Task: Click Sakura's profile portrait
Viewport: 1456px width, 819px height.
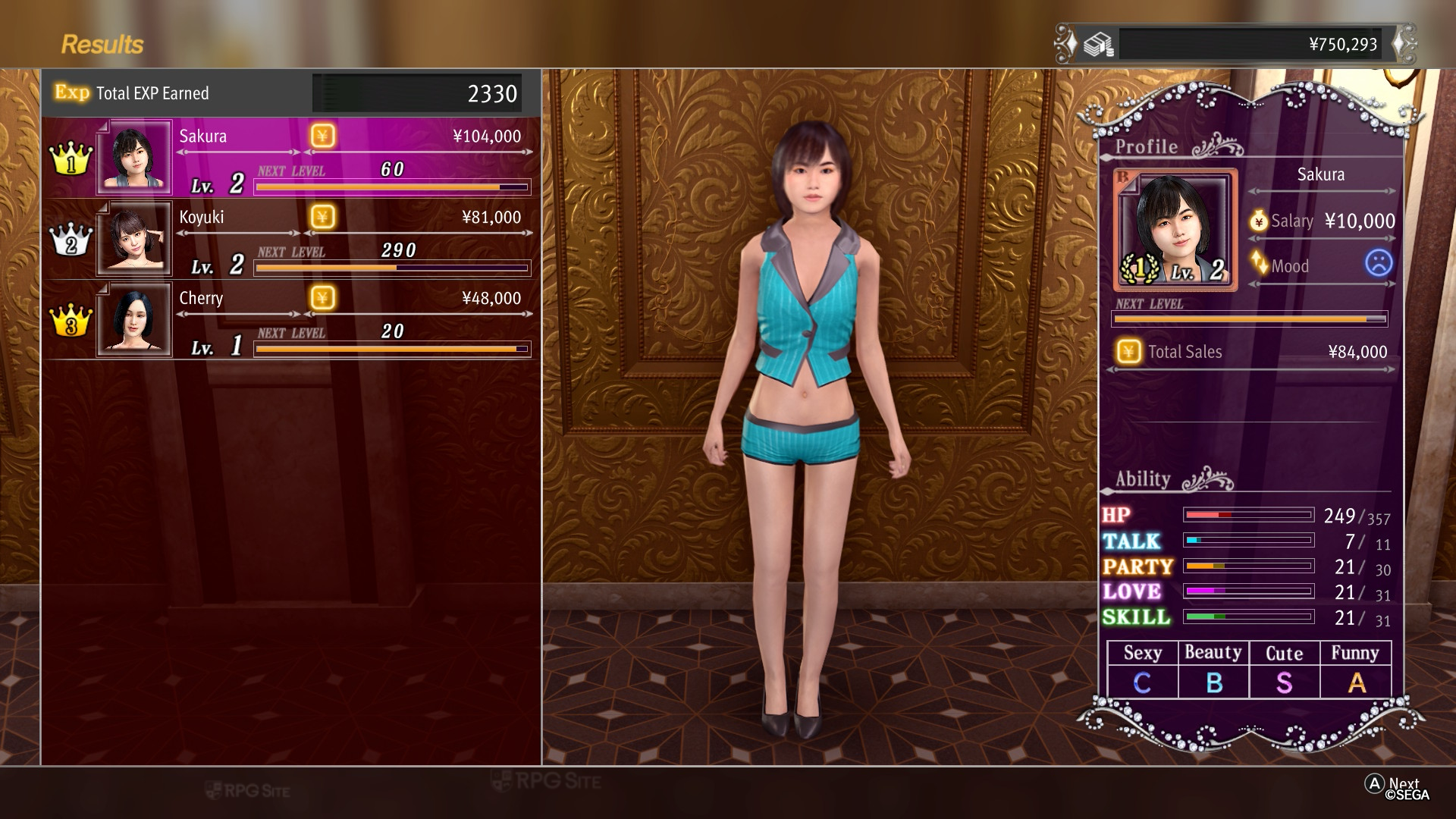Action: [x=1175, y=229]
